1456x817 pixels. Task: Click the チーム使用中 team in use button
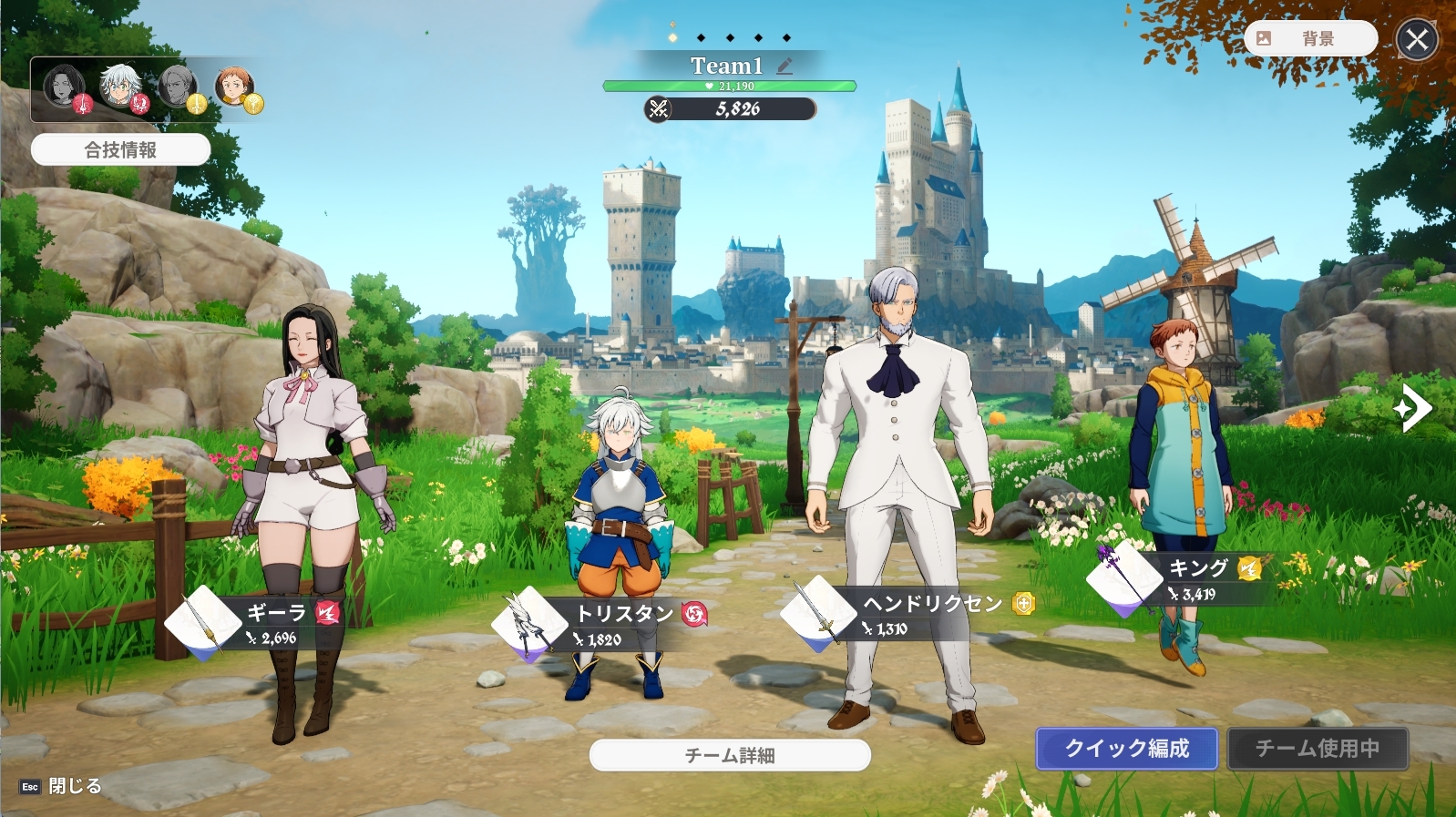coord(1317,749)
